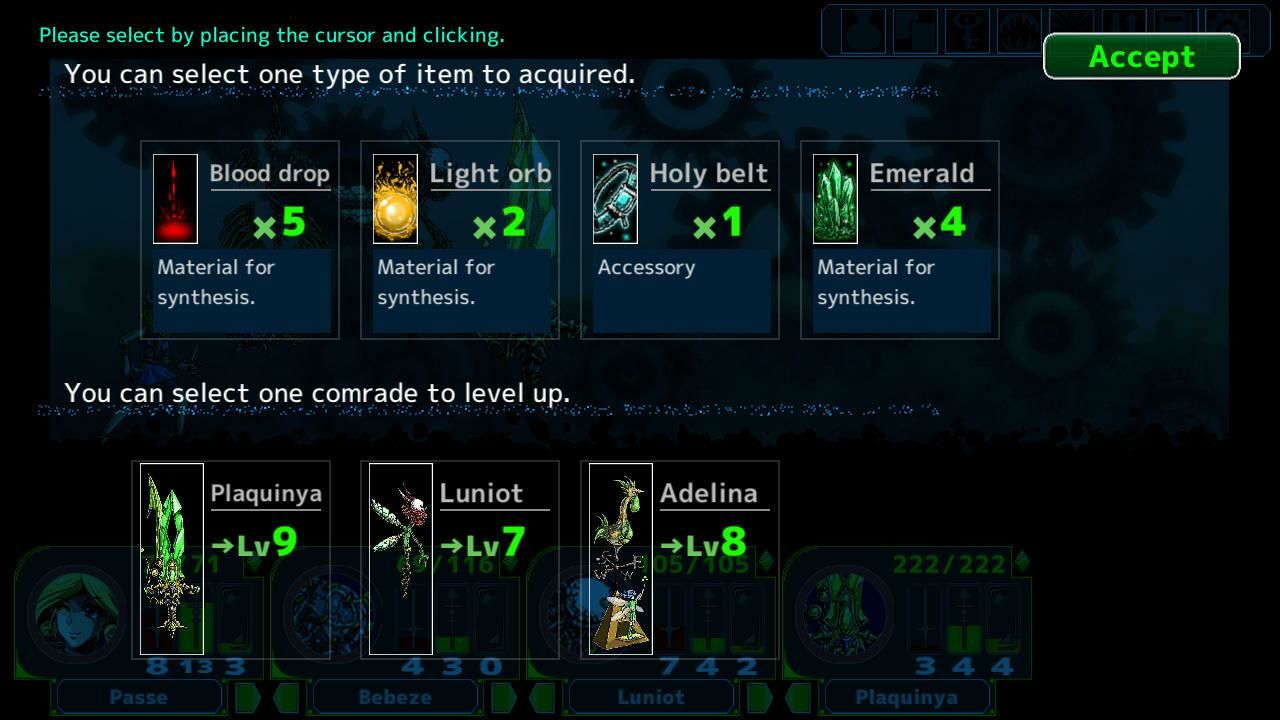Choose Luniot to level up to Lv7
This screenshot has height=720, width=1280.
460,558
